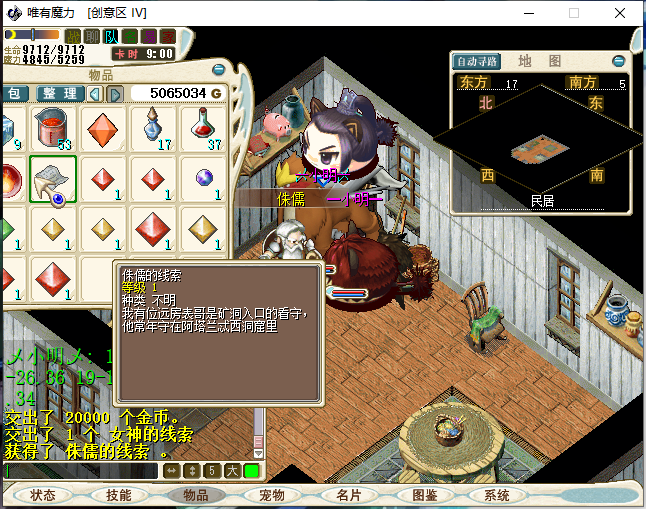The width and height of the screenshot is (646, 509).
Task: Select the 侏儒的线索 clue item slot
Action: click(x=52, y=179)
